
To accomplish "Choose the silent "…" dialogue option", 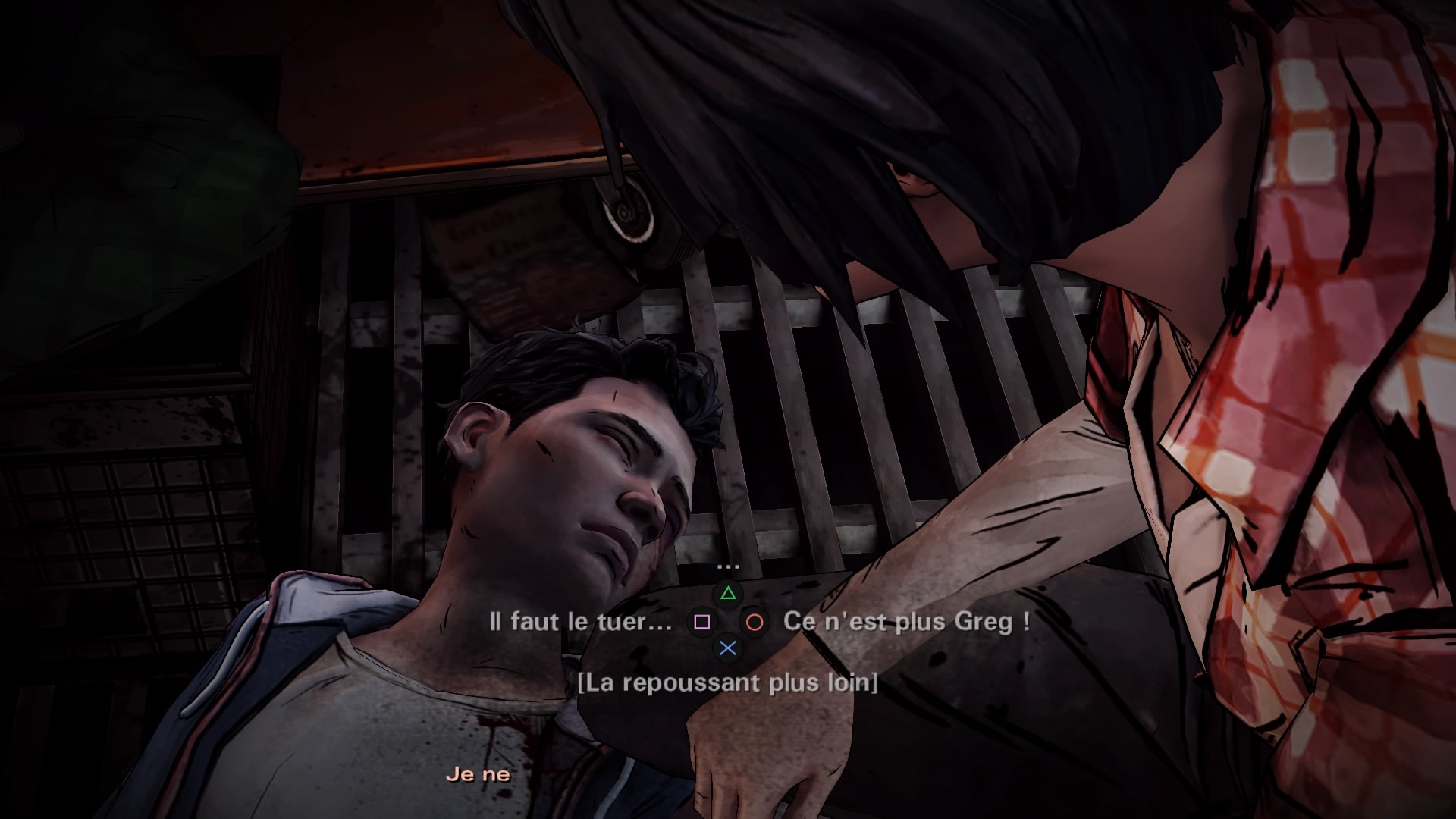I will [x=727, y=566].
